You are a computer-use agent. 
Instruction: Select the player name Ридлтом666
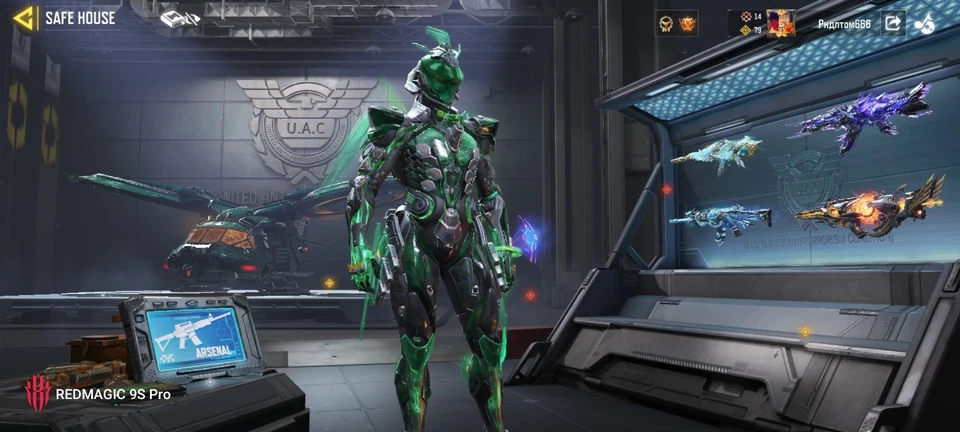(x=845, y=23)
